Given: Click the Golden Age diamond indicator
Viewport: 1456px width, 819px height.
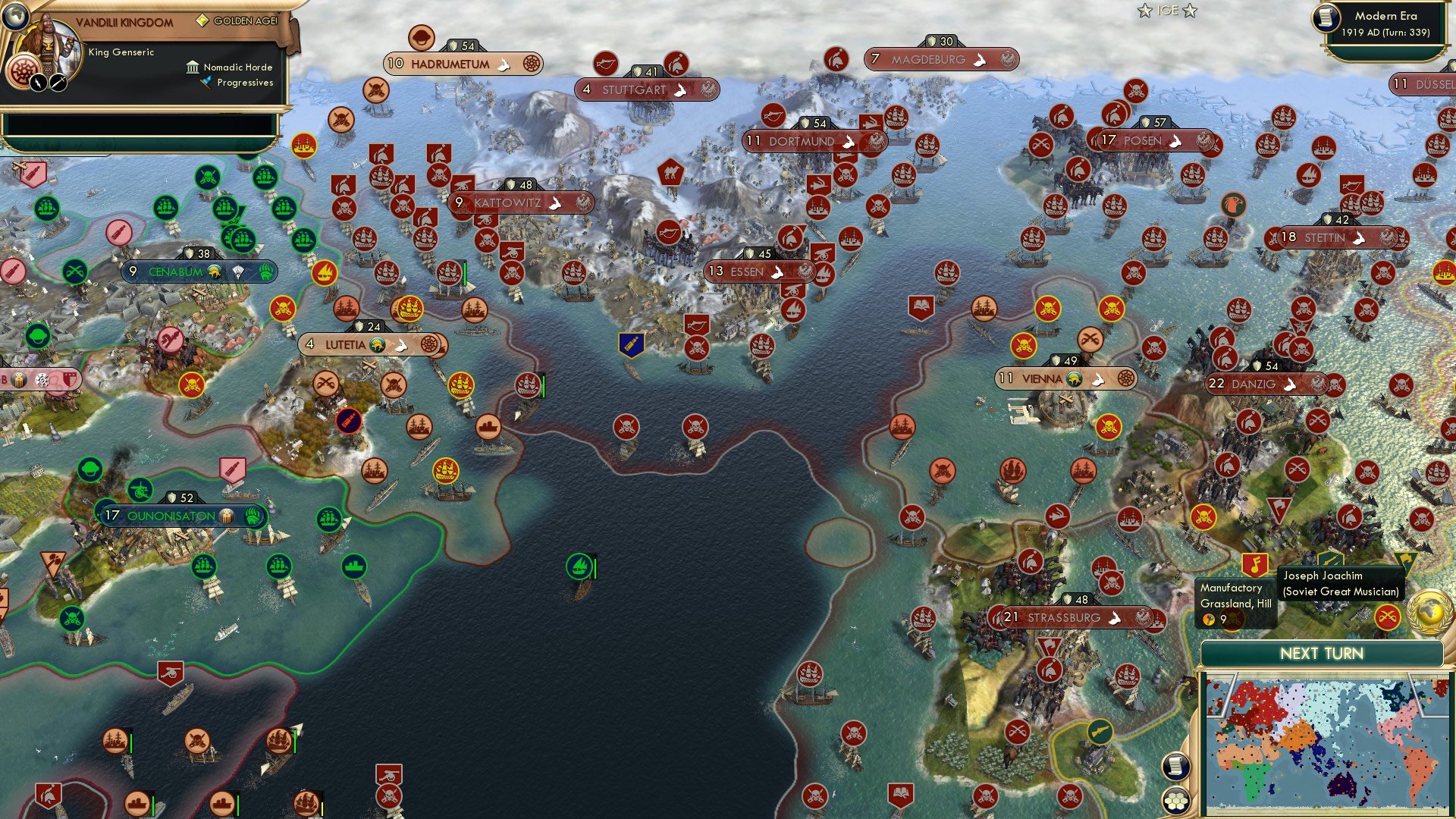Looking at the screenshot, I should (x=203, y=20).
